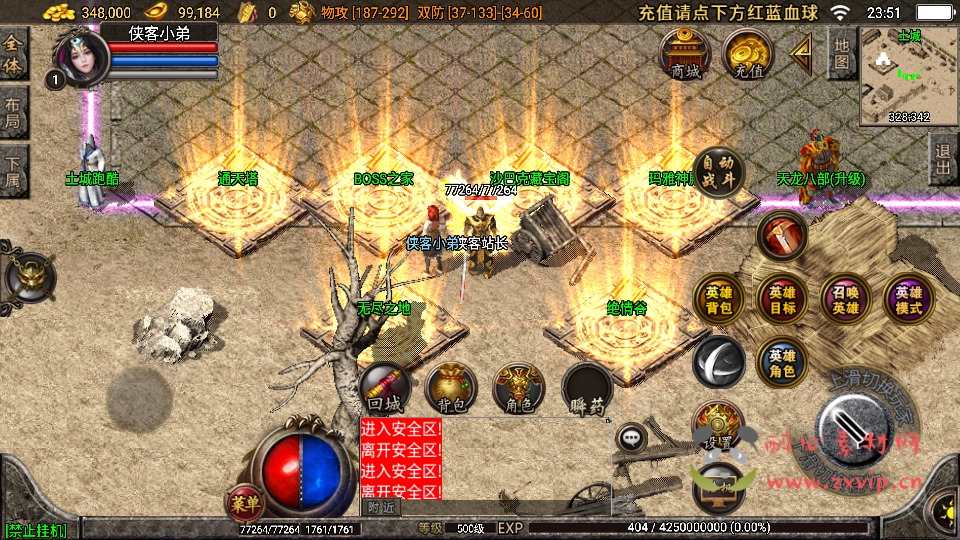Click the 土城 minimap

(908, 76)
